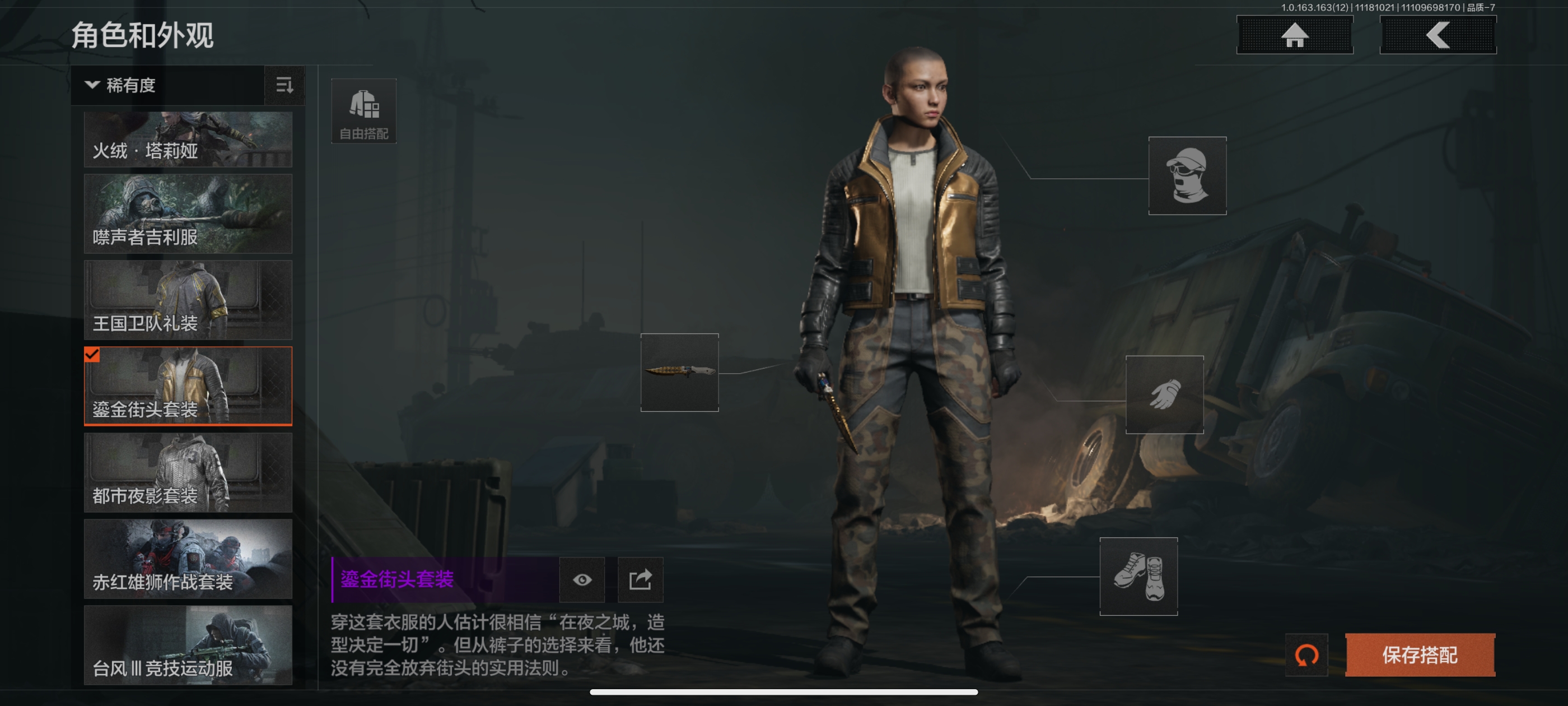Image resolution: width=1568 pixels, height=706 pixels.
Task: Toggle outfit preview eye icon
Action: tap(582, 579)
